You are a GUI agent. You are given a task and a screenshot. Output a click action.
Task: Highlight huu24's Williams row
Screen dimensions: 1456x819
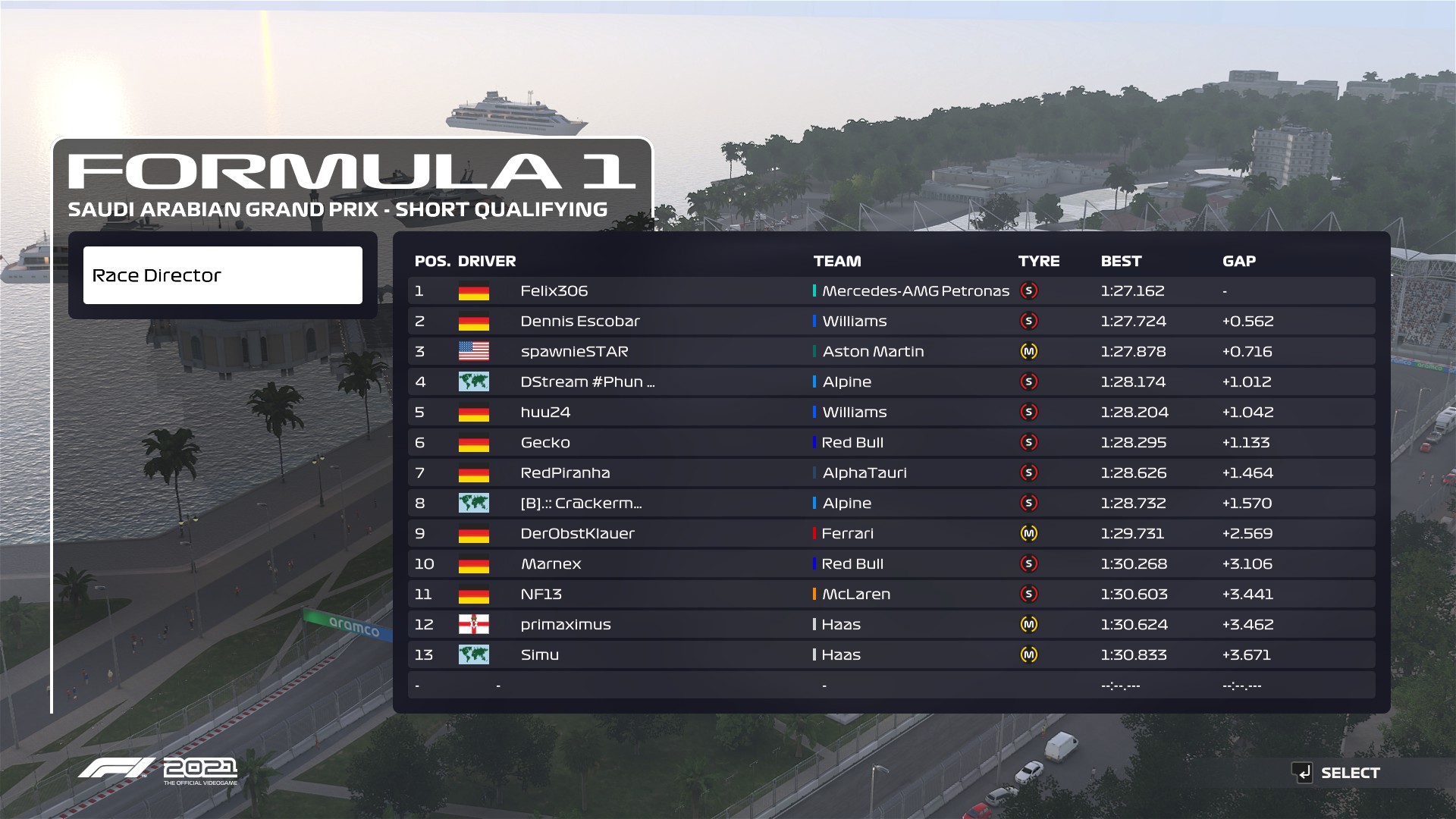(890, 413)
